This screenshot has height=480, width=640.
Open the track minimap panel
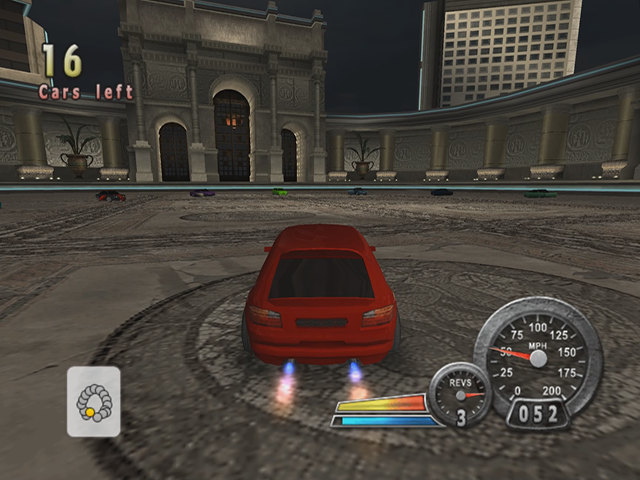94,401
